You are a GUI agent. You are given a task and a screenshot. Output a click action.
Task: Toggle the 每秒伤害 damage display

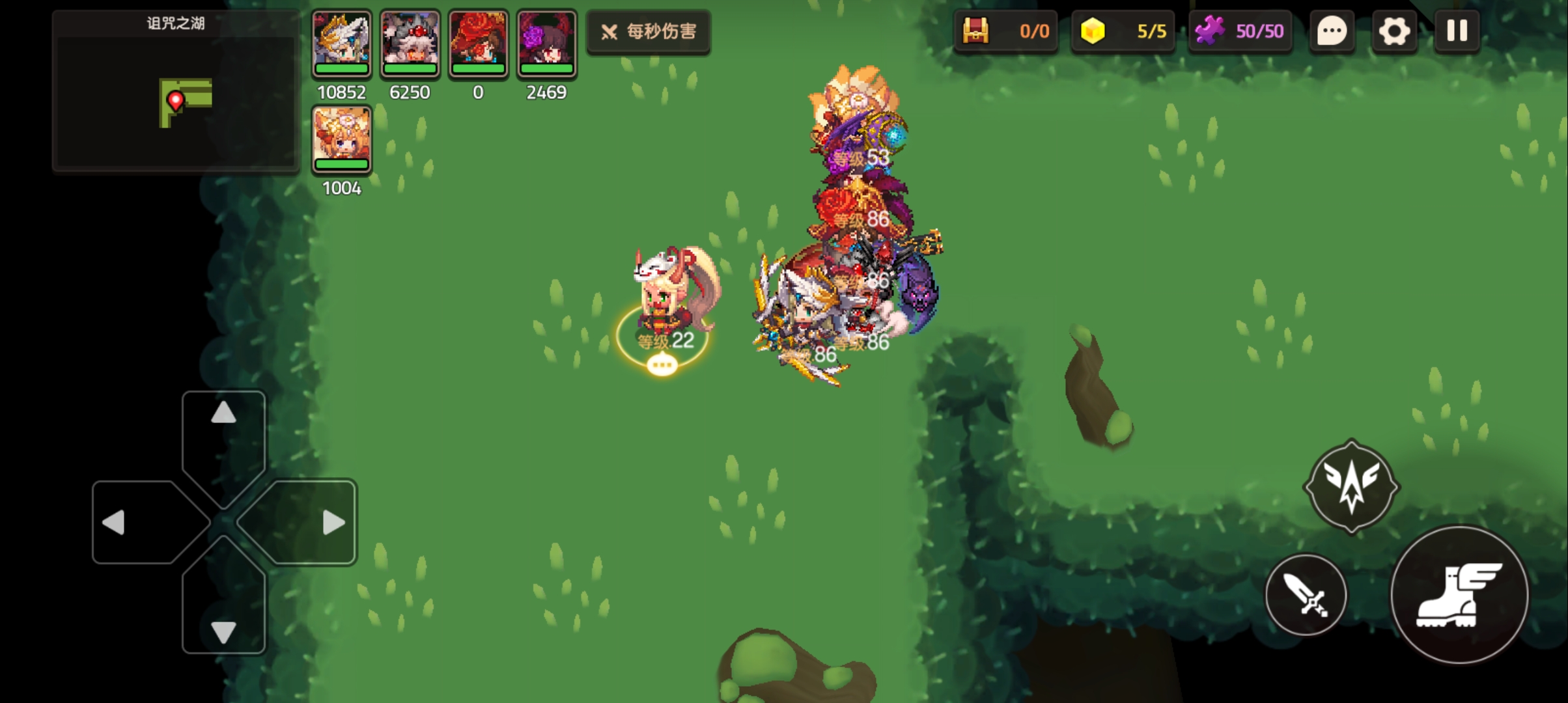[x=649, y=31]
